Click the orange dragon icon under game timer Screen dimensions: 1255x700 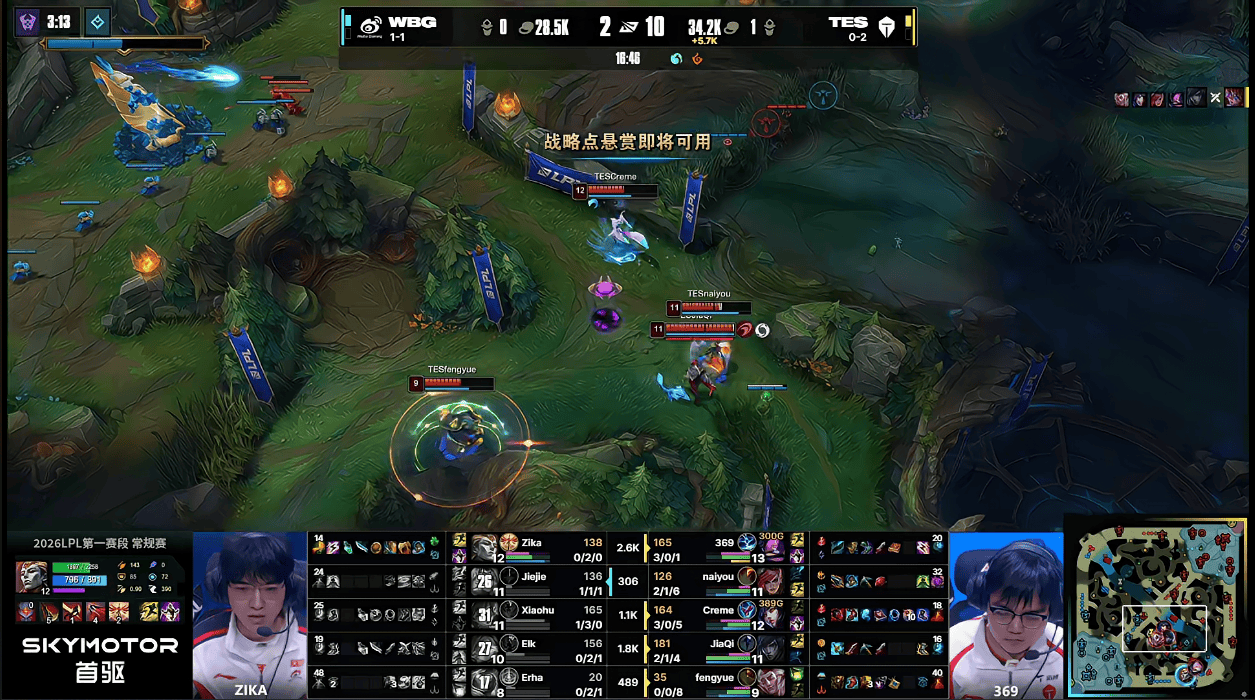pos(697,59)
